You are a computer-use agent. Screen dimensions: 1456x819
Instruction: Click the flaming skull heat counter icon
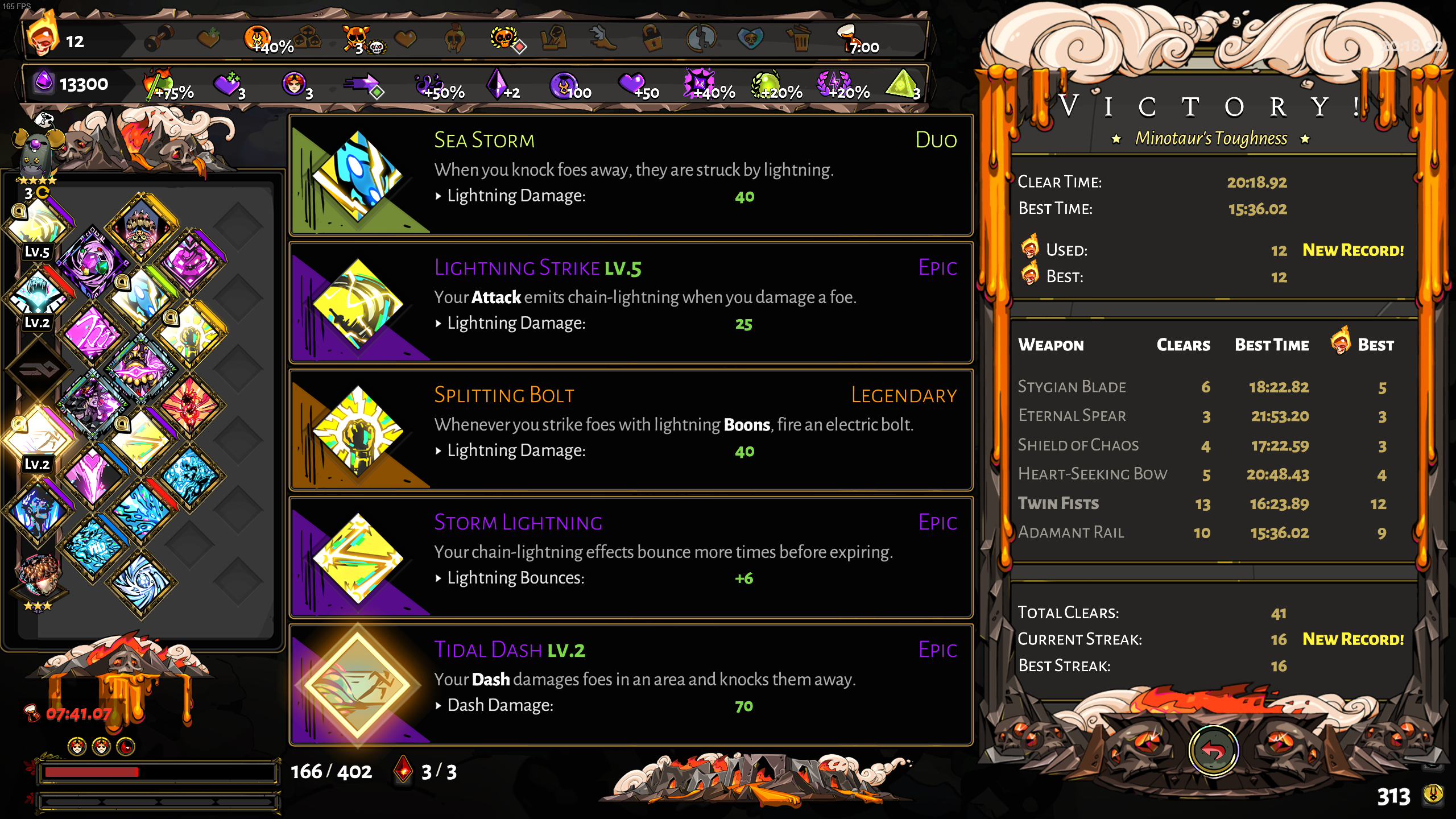coord(43,36)
